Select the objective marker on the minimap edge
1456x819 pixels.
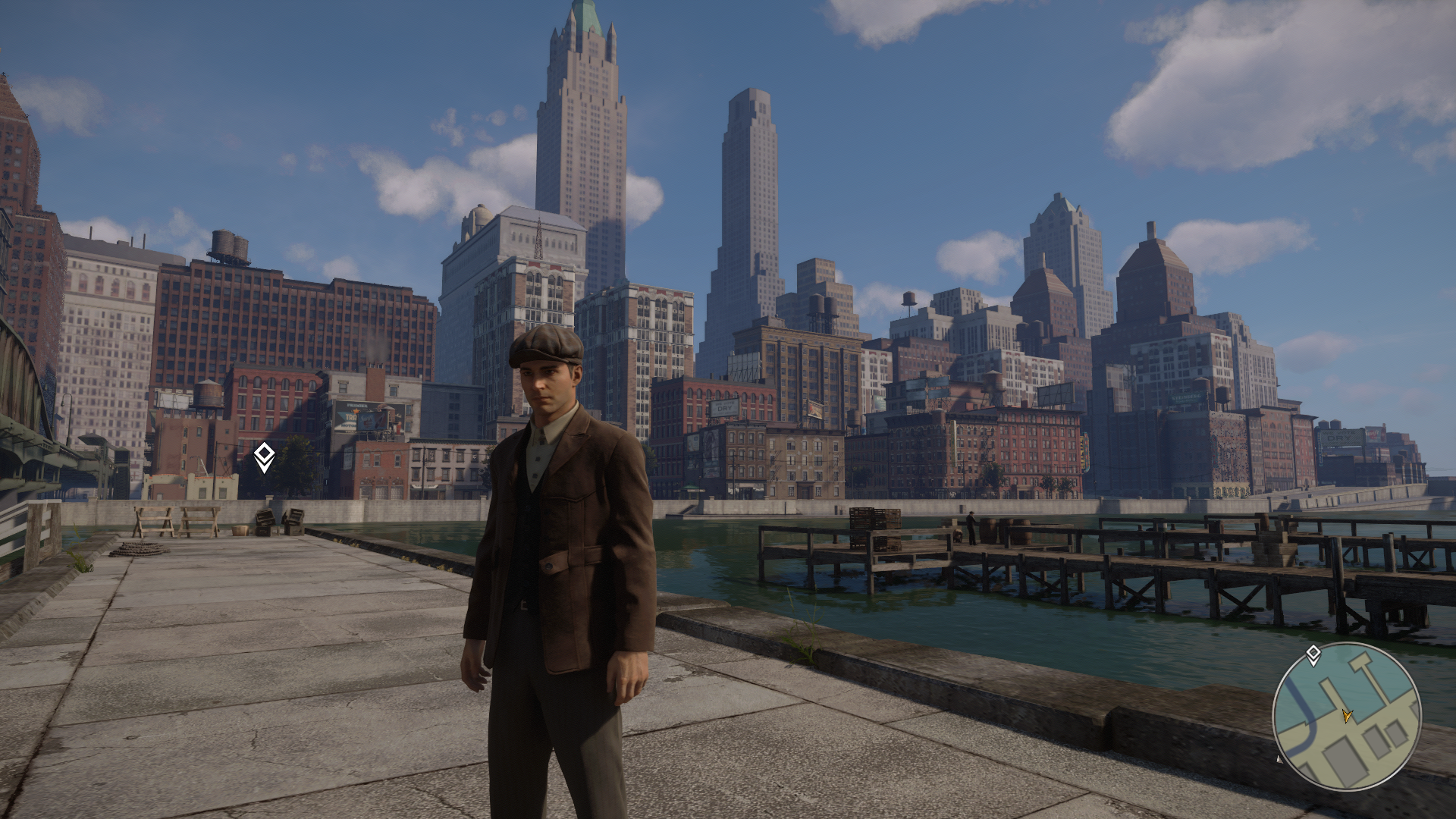1313,654
